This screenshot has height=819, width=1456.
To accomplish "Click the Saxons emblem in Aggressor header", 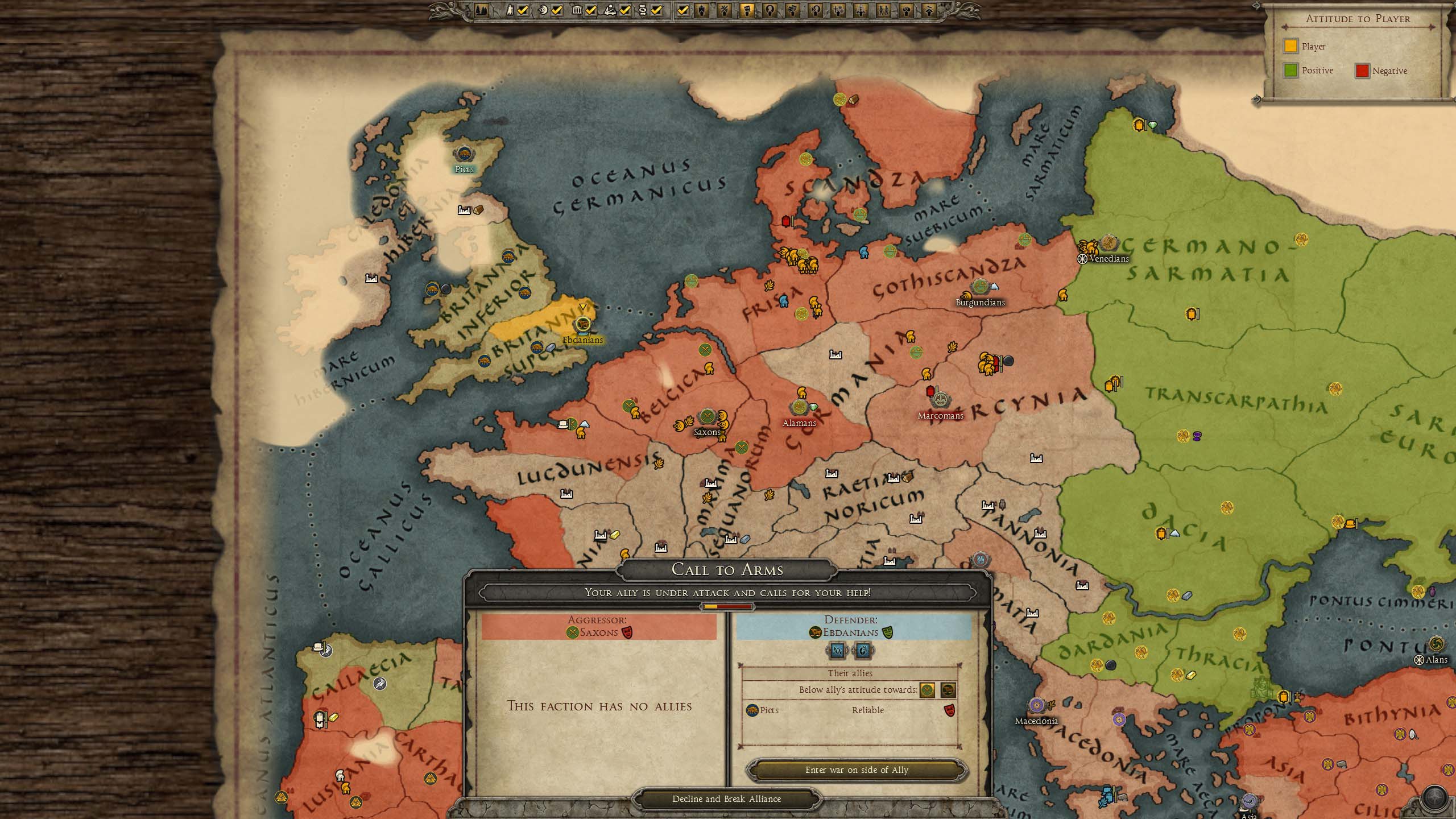I will pyautogui.click(x=572, y=632).
